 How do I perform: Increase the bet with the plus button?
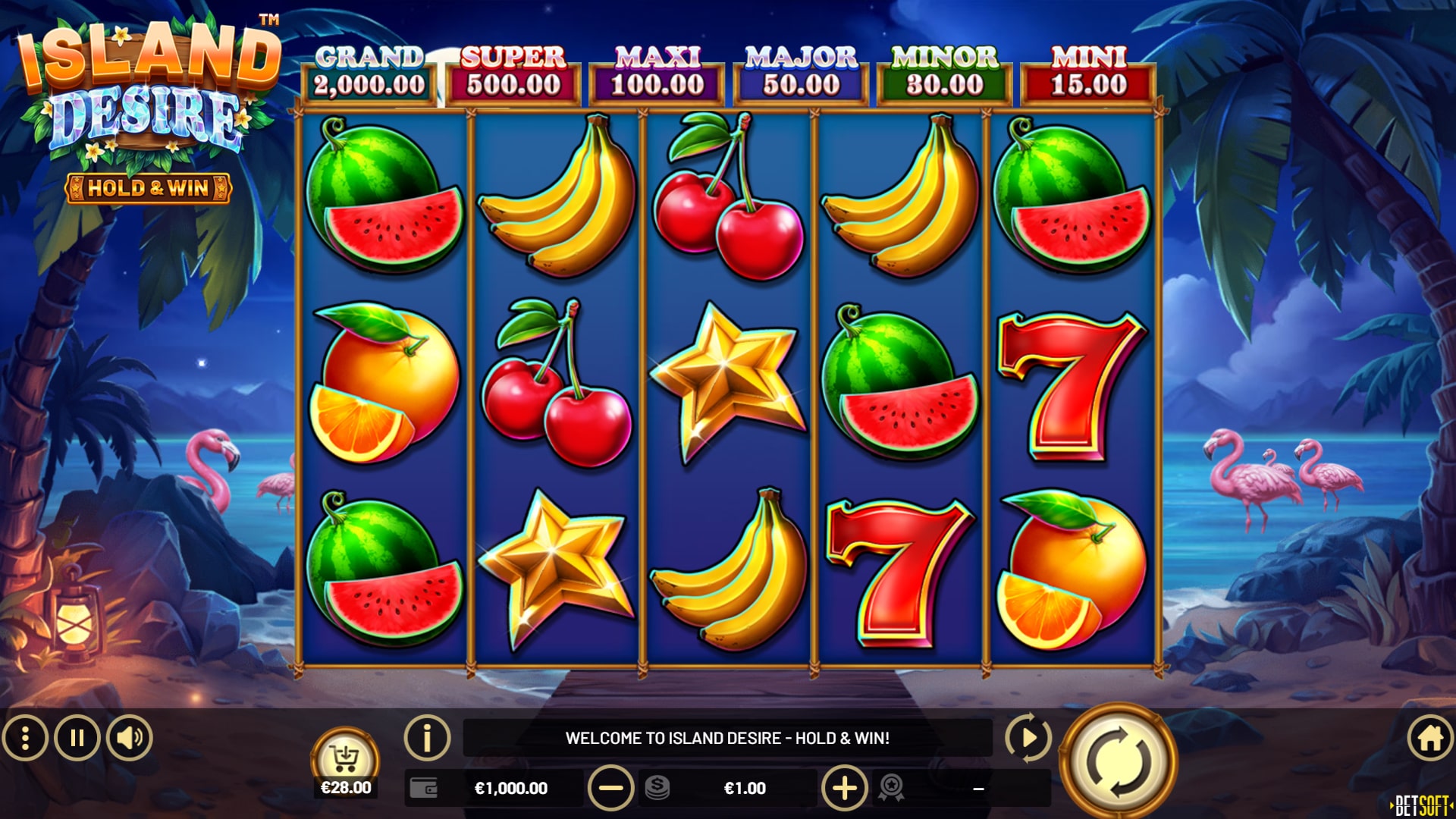(x=845, y=788)
